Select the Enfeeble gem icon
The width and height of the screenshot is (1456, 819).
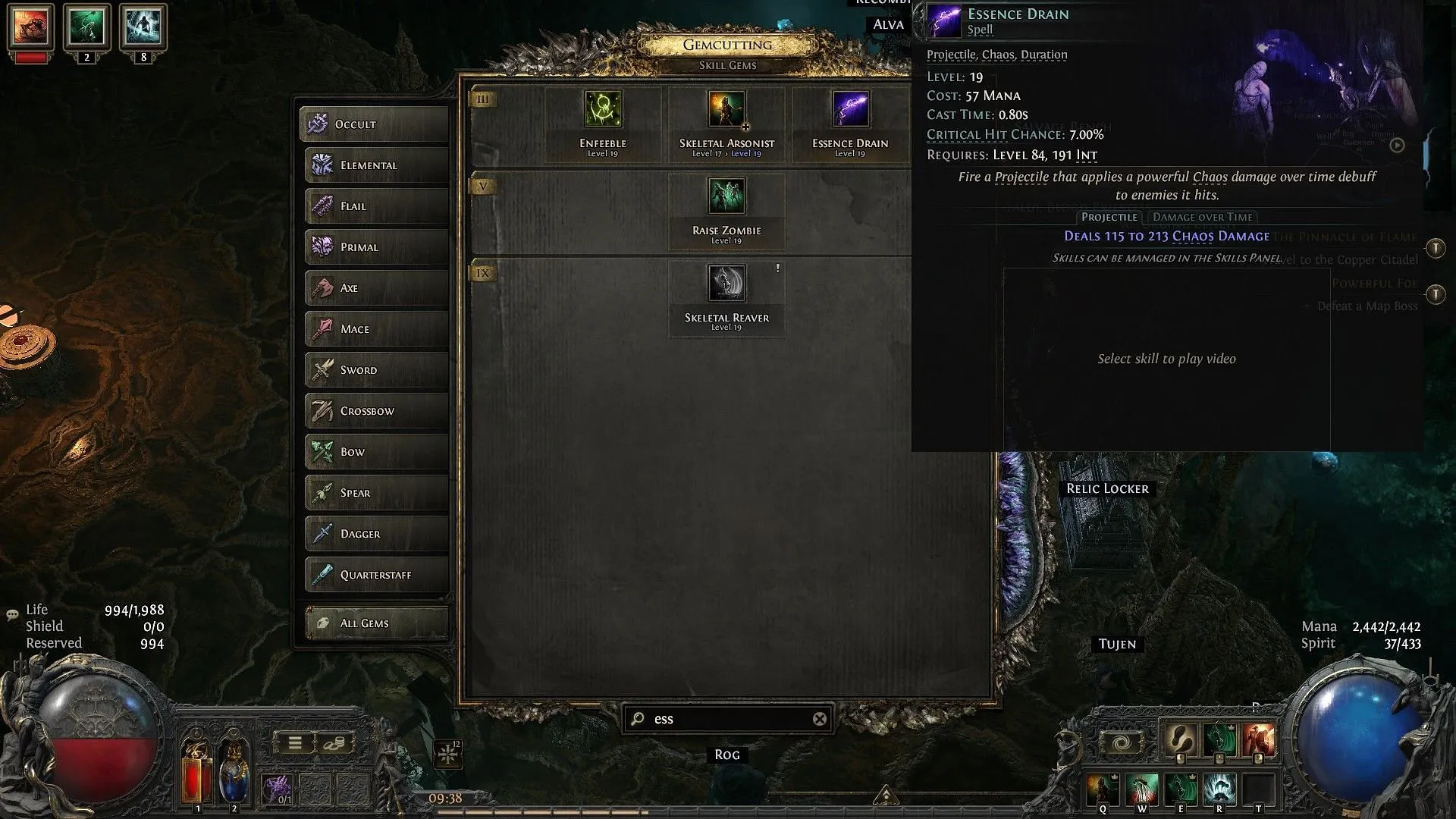pos(602,110)
